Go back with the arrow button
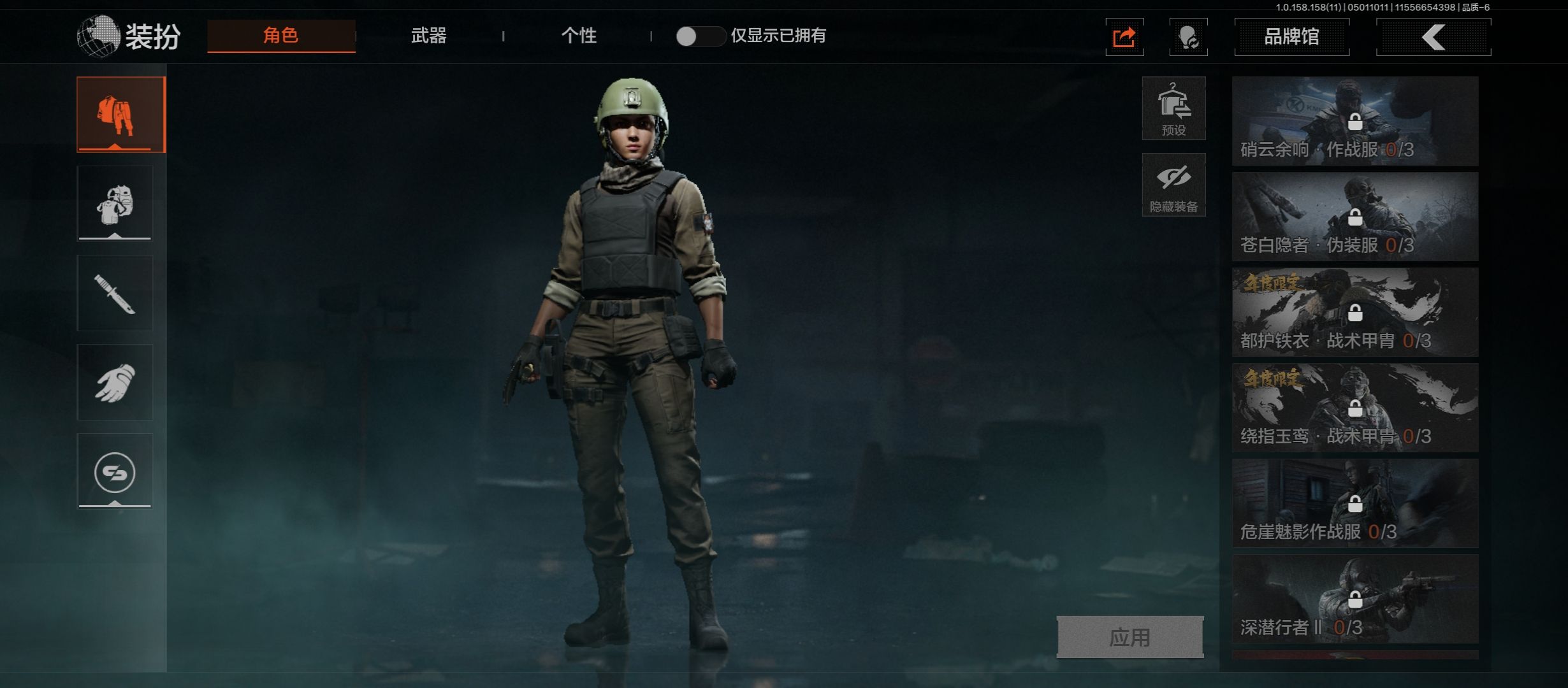Viewport: 1568px width, 688px height. coord(1433,38)
